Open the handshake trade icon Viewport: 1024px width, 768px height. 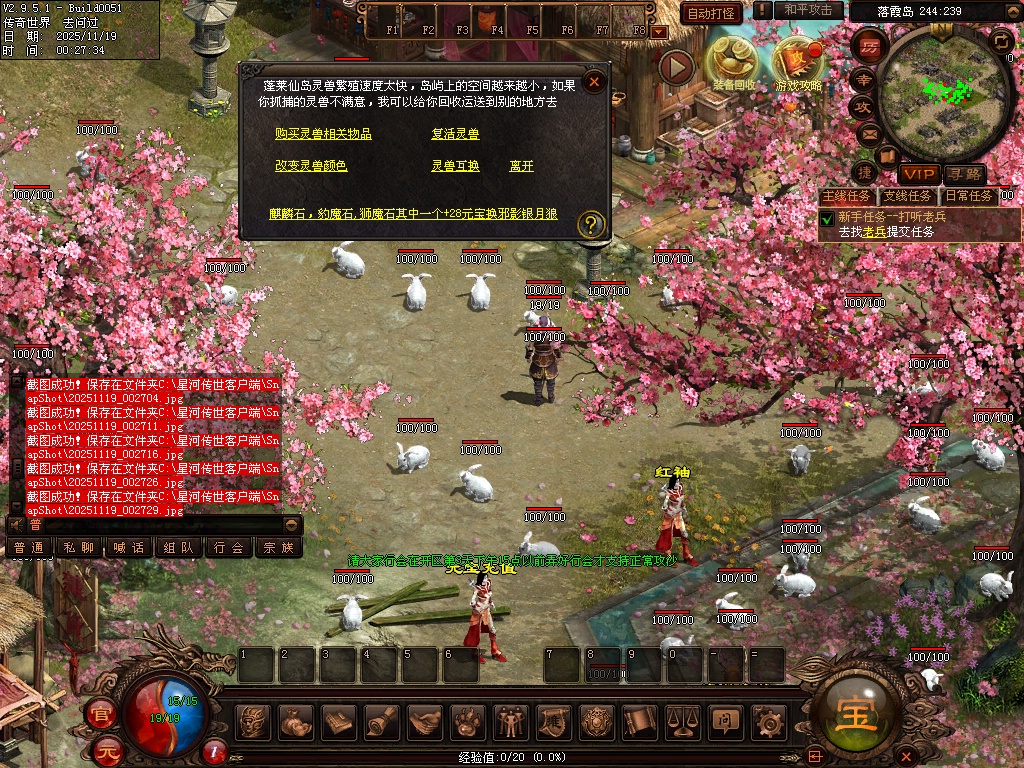[x=425, y=719]
